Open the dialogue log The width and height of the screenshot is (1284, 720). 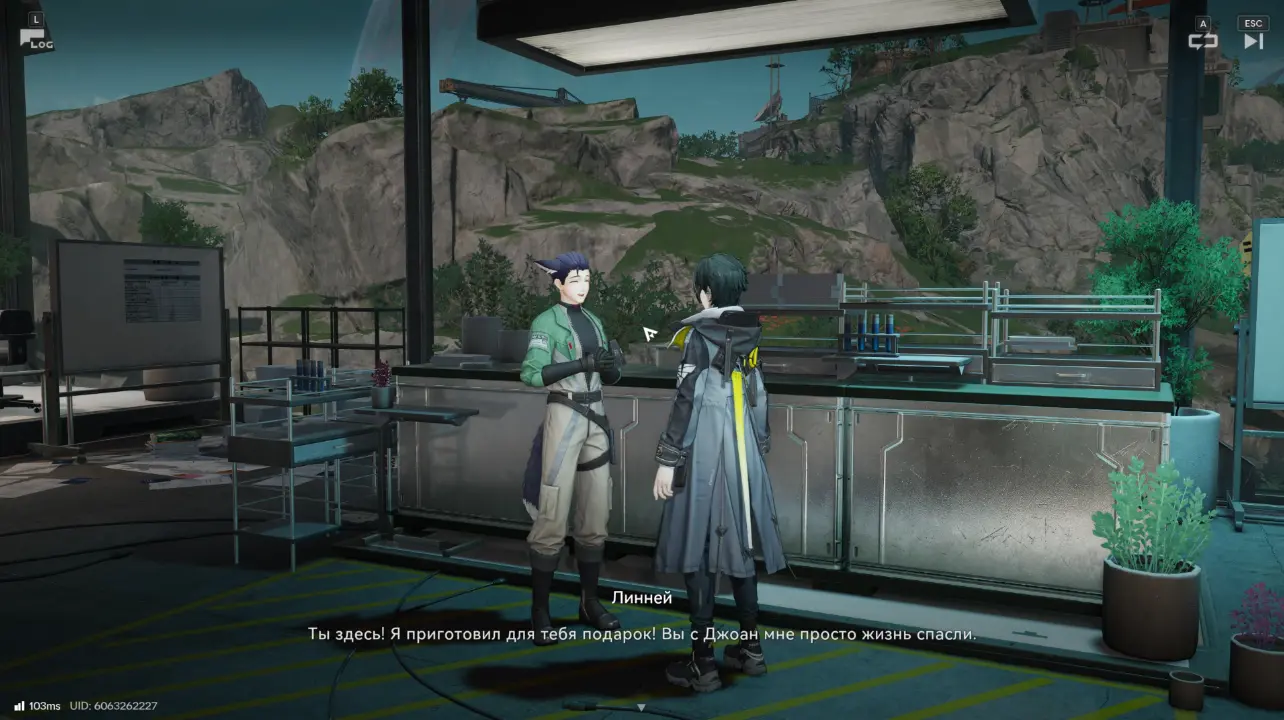point(36,38)
